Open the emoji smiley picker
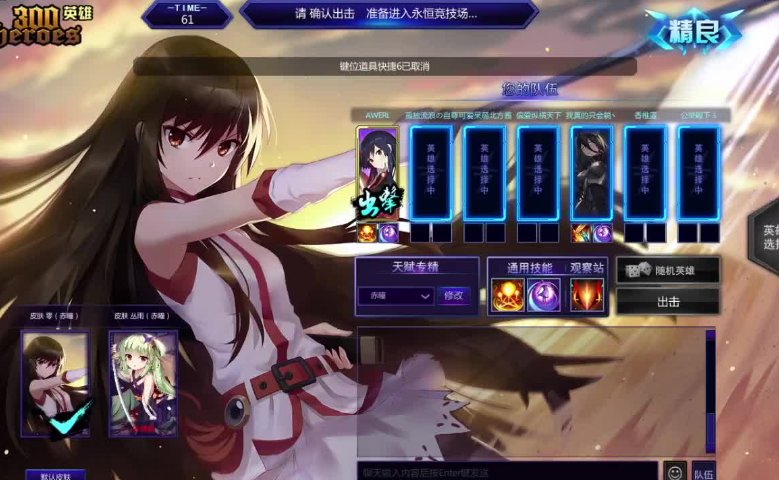779x480 pixels. tap(675, 472)
